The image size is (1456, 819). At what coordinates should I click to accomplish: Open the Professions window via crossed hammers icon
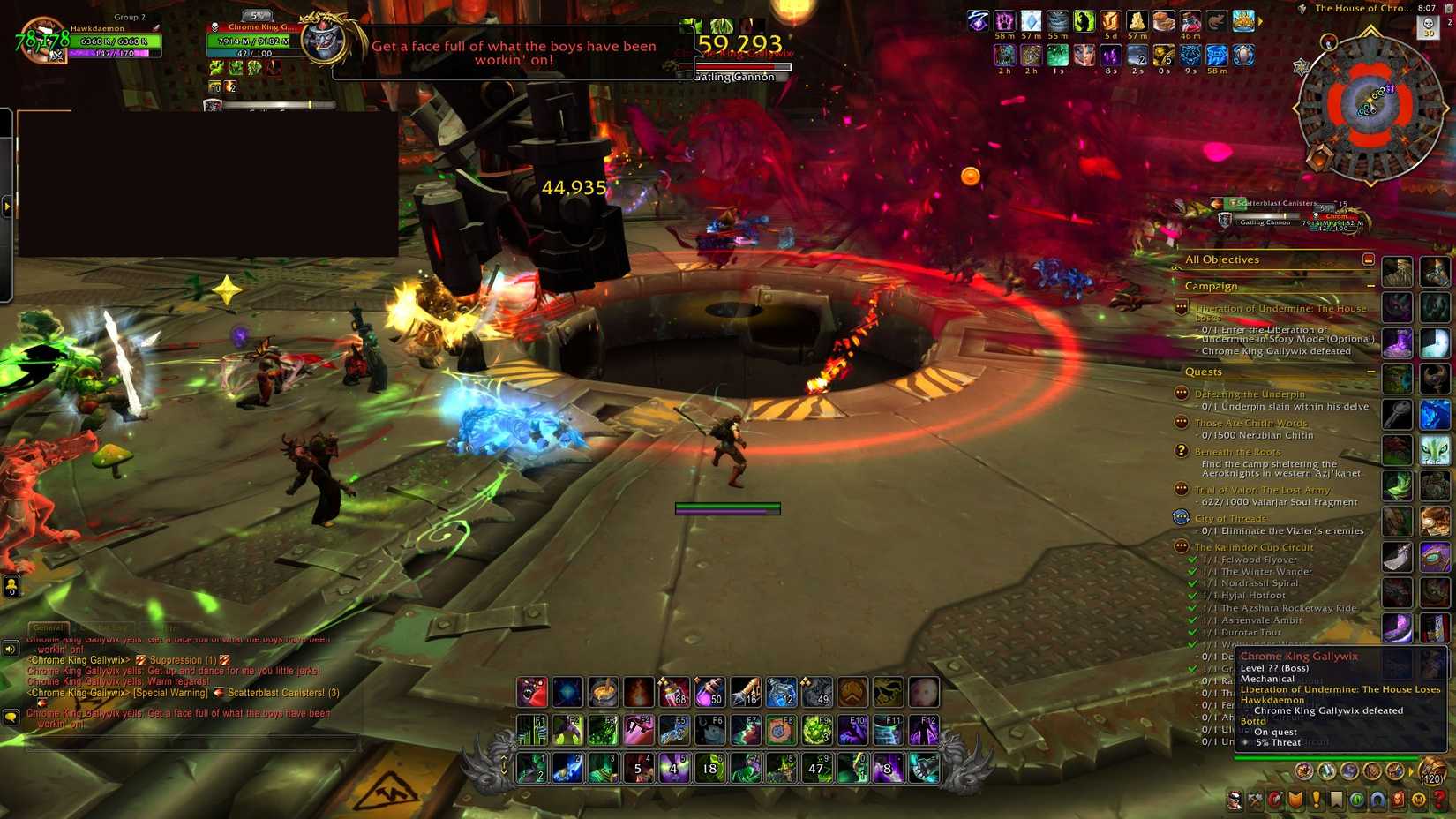tap(1254, 801)
